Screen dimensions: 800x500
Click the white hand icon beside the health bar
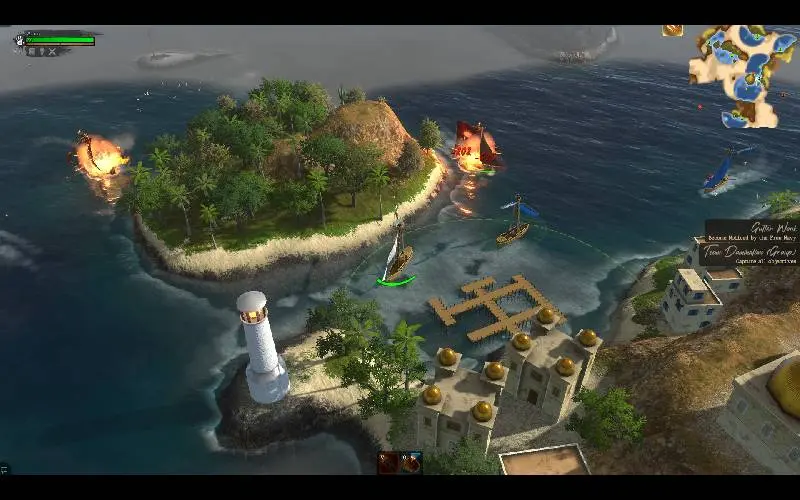20,40
